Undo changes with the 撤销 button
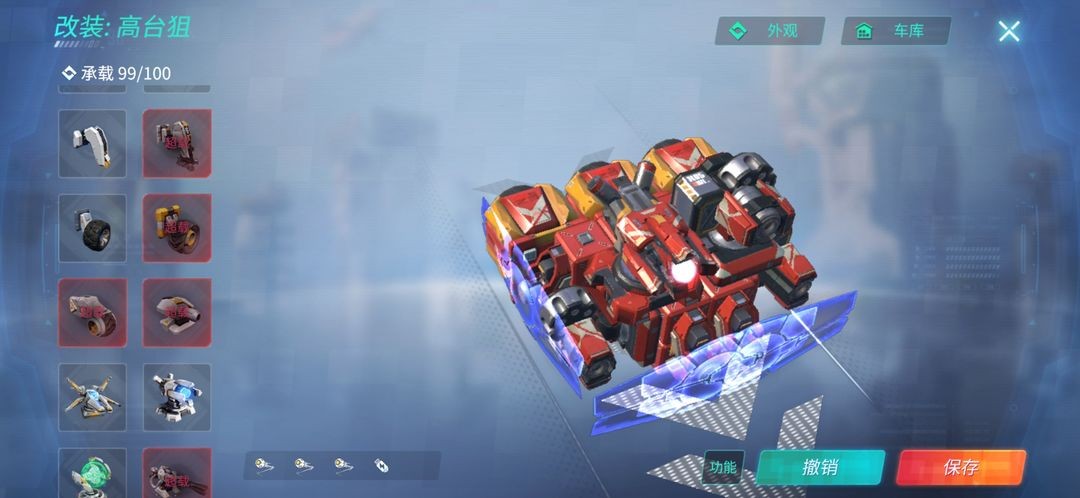 coord(820,467)
